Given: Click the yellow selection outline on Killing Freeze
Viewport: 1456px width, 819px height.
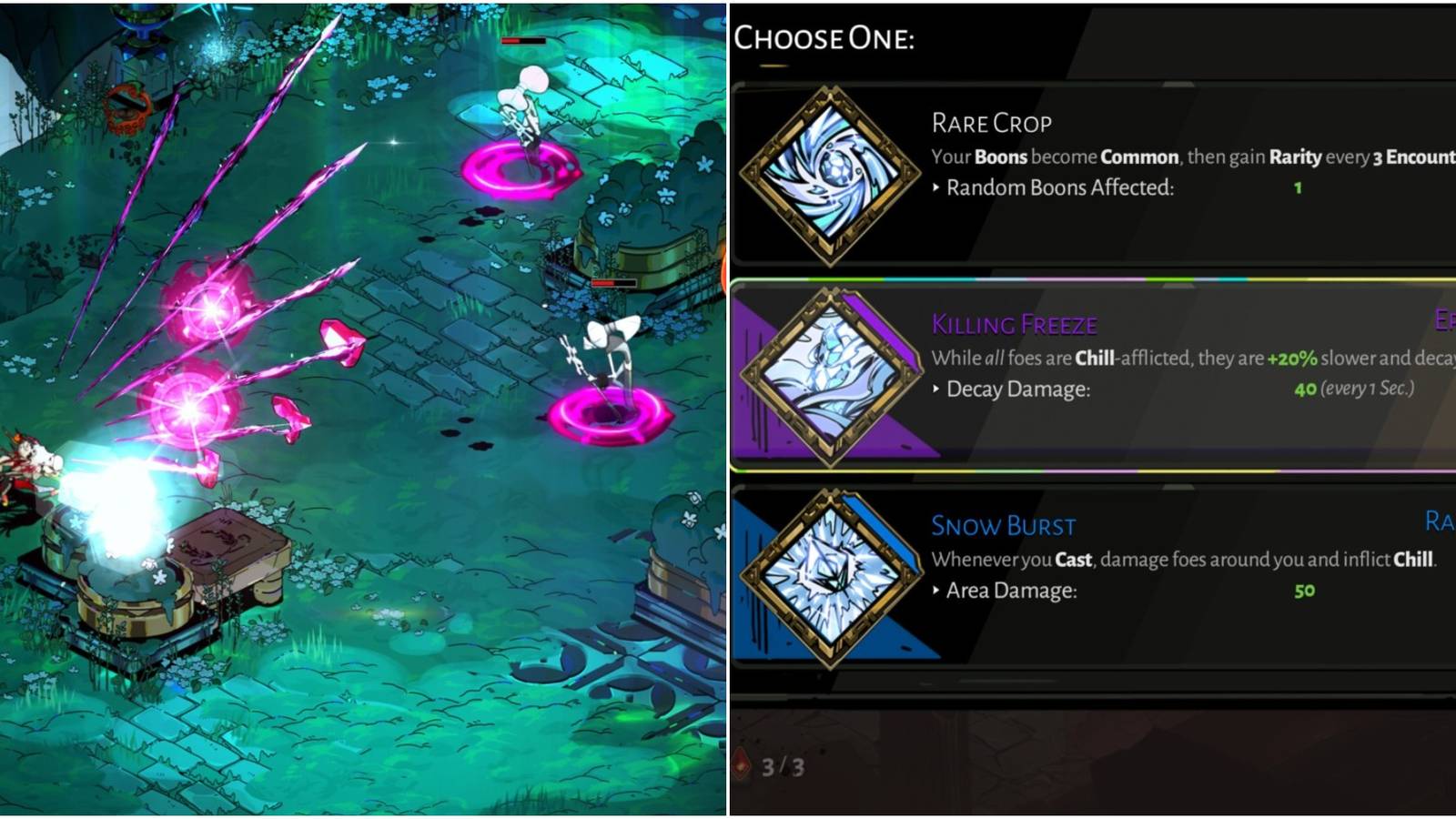Looking at the screenshot, I should [x=1092, y=278].
